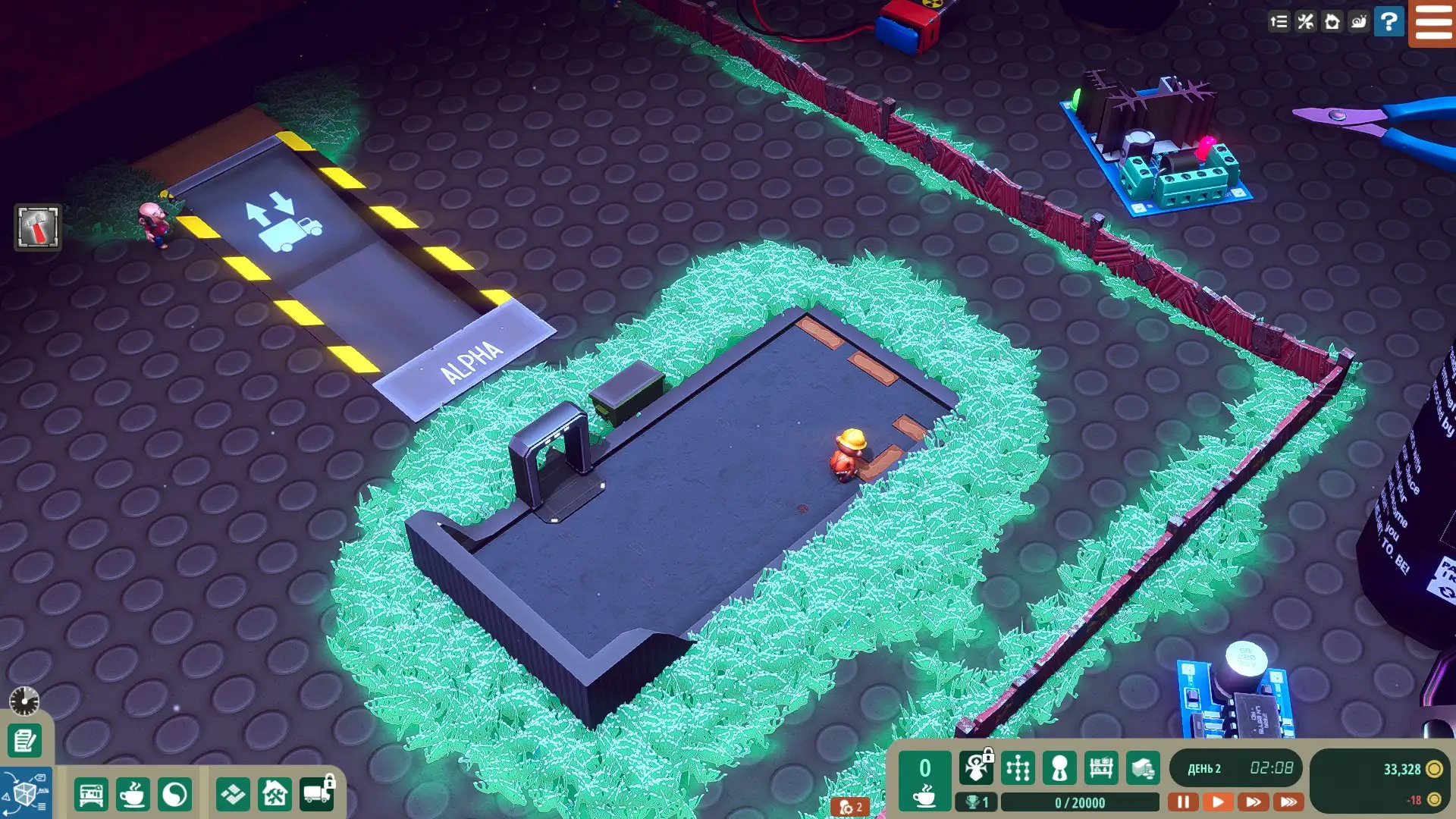Open the house repair tools category
Screen dimensions: 1456x819
click(x=275, y=795)
